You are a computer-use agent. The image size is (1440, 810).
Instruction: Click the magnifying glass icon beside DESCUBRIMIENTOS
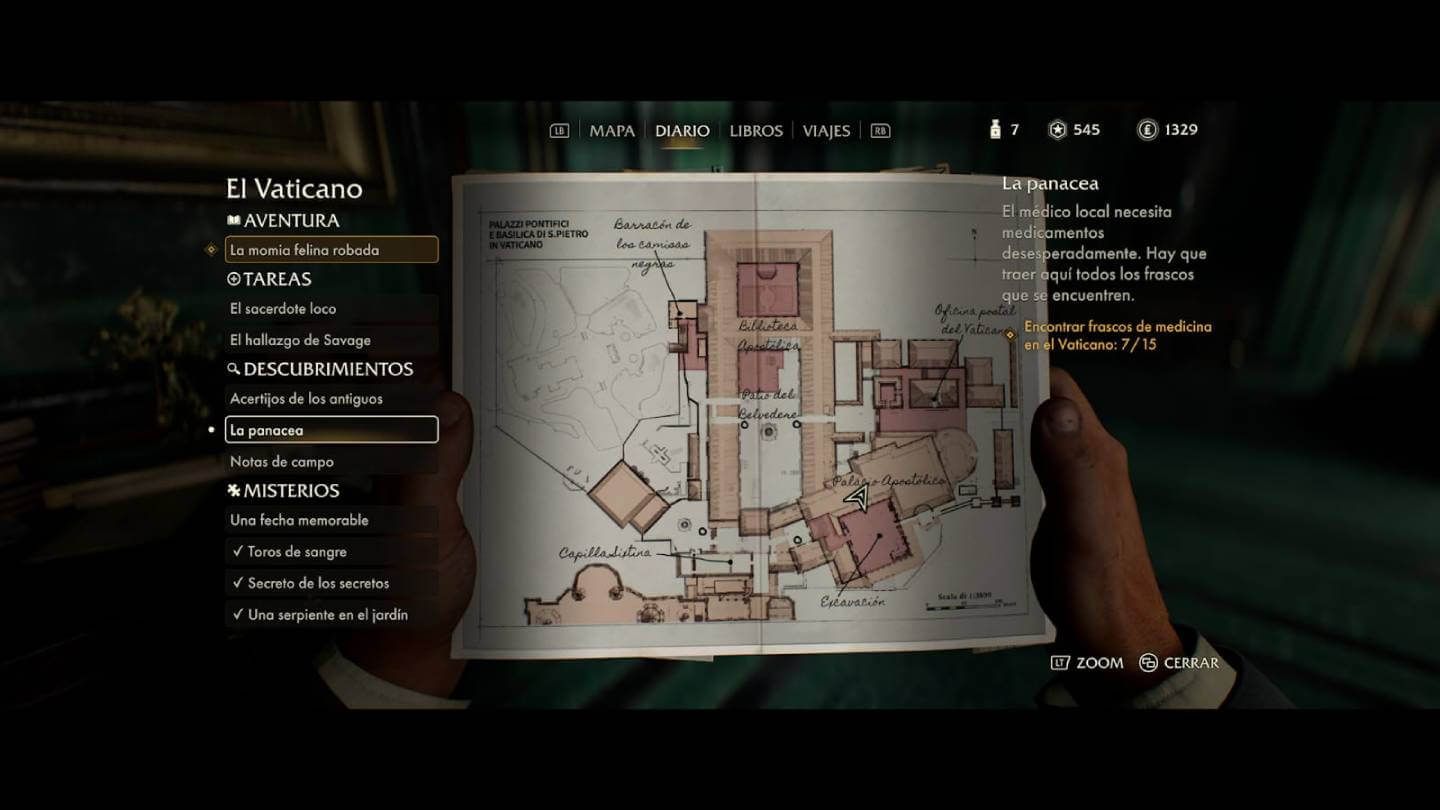coord(234,368)
